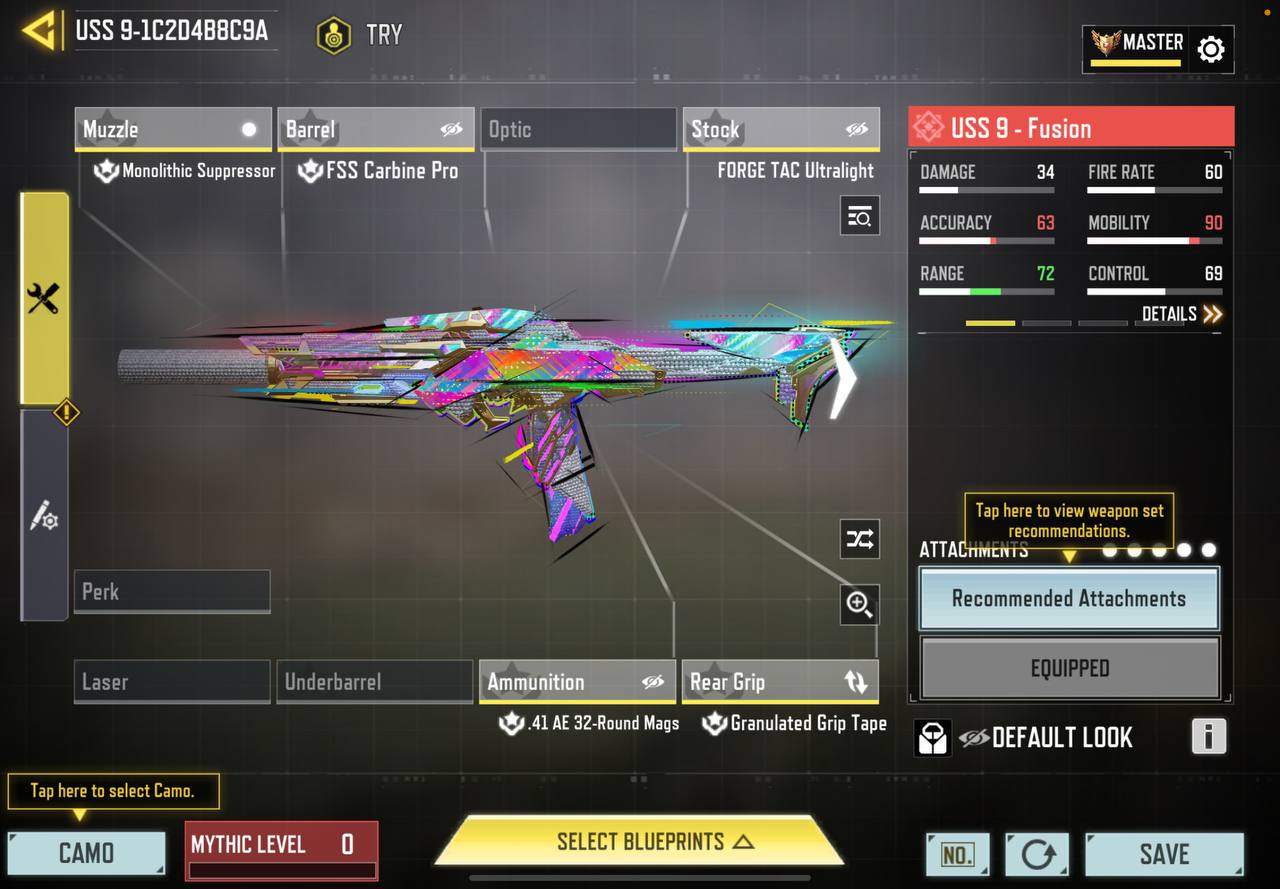1280x889 pixels.
Task: Show weapon stat DETAILS
Action: pos(1182,314)
